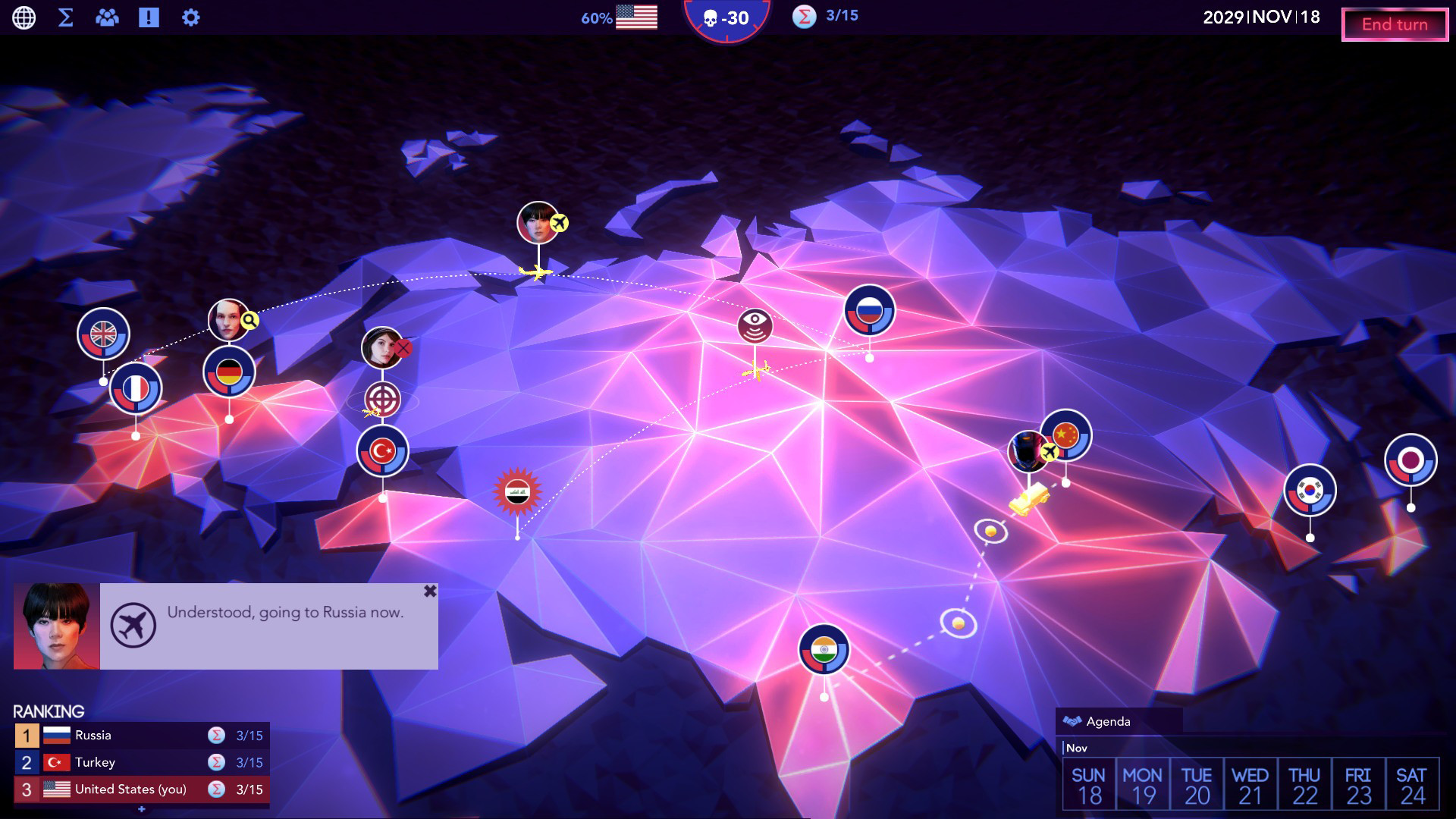Show the agents group panel
Screen dimensions: 1456x819
(107, 17)
